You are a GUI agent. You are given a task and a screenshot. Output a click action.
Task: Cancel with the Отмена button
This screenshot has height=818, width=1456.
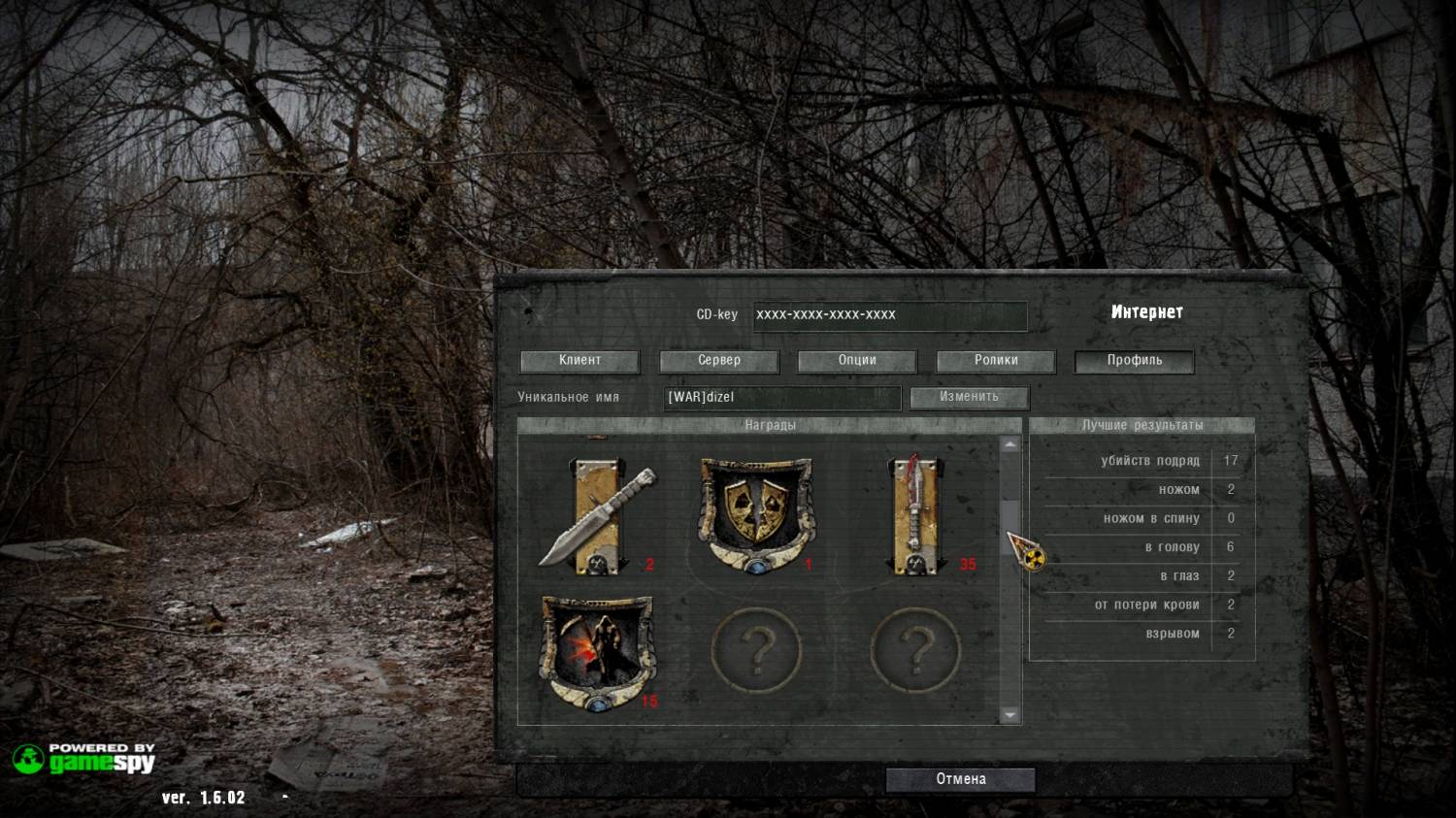[x=960, y=779]
